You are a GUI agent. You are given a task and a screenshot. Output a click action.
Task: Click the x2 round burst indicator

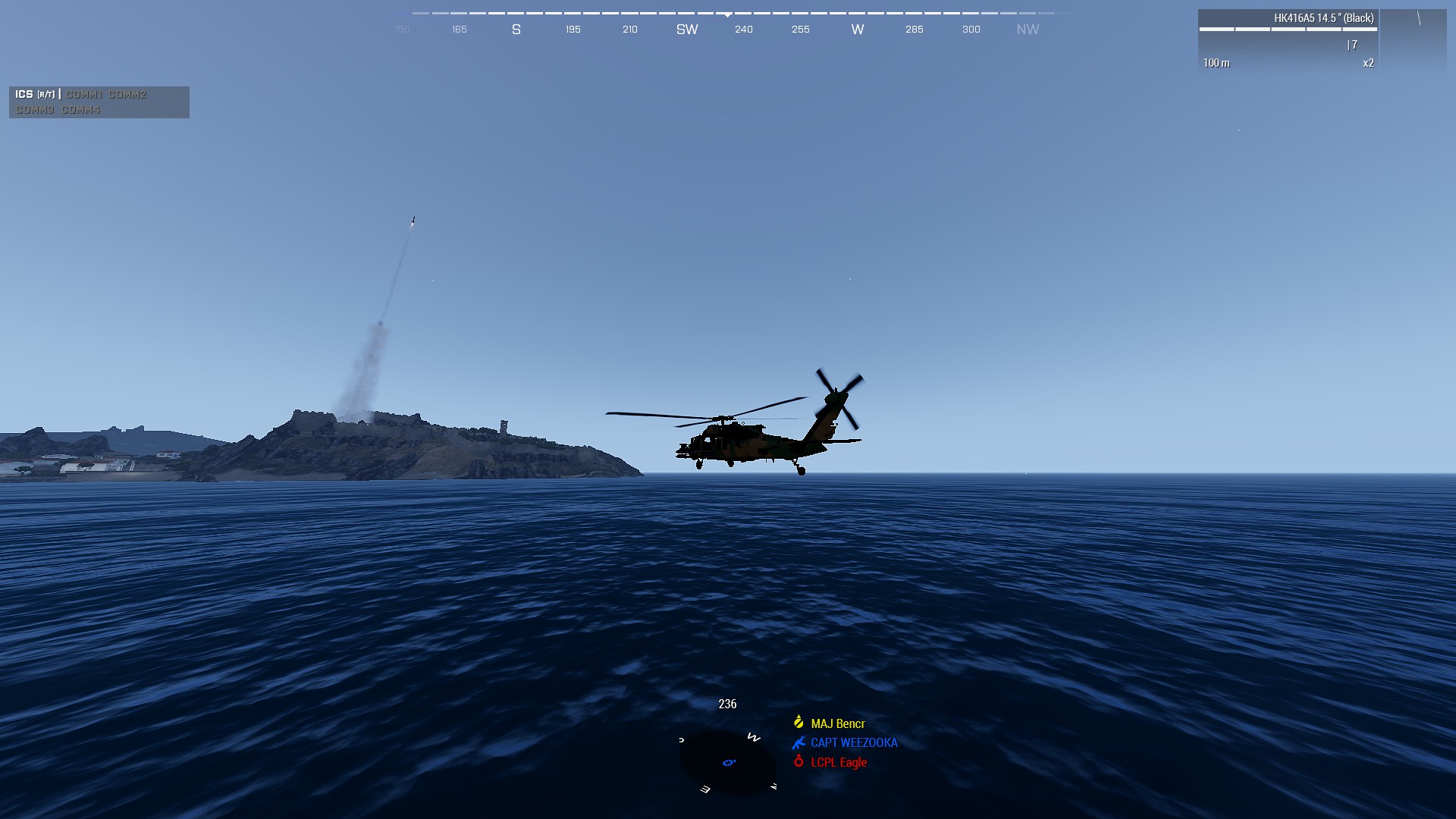point(1368,64)
